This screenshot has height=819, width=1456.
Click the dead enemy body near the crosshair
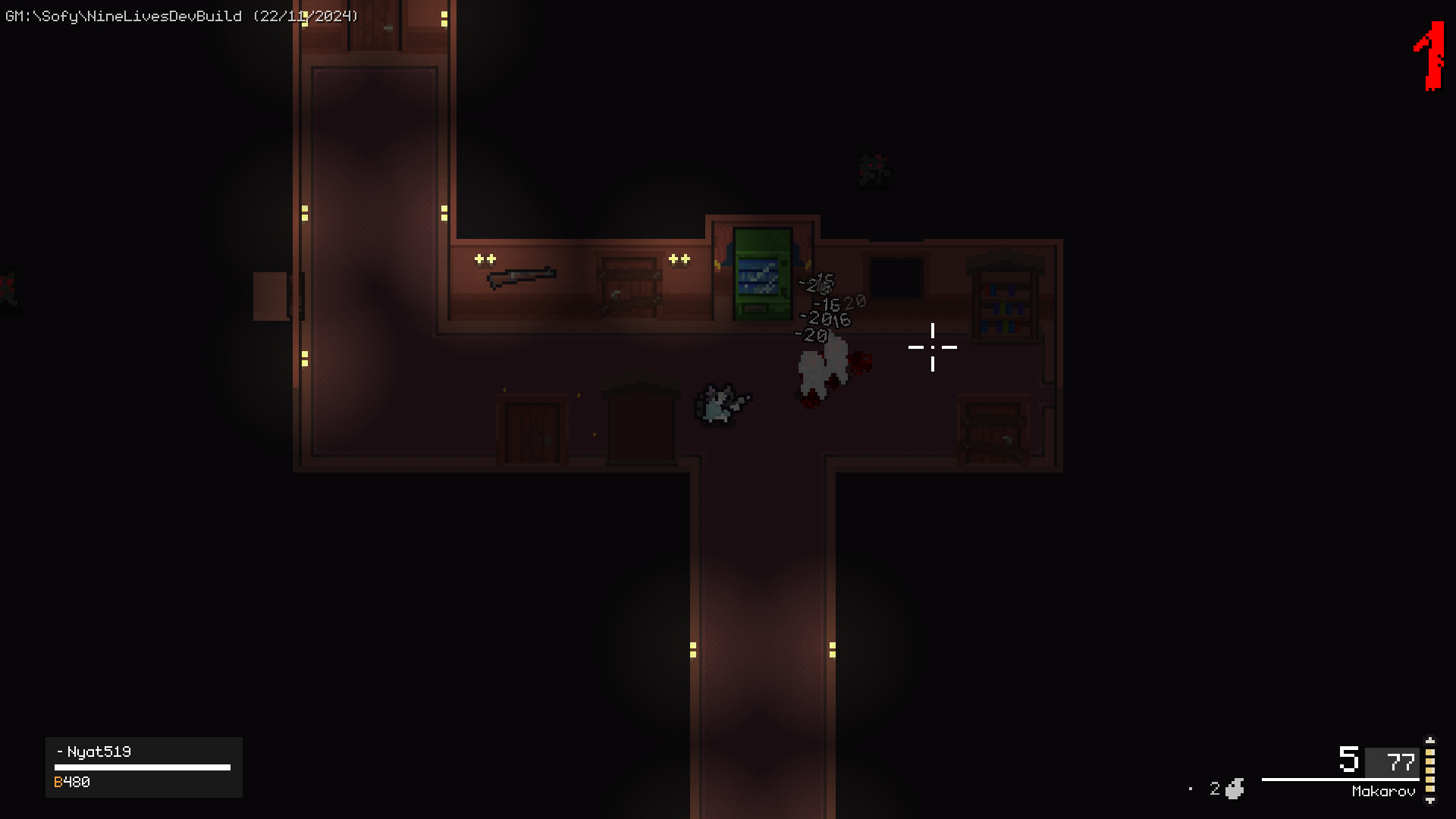823,368
